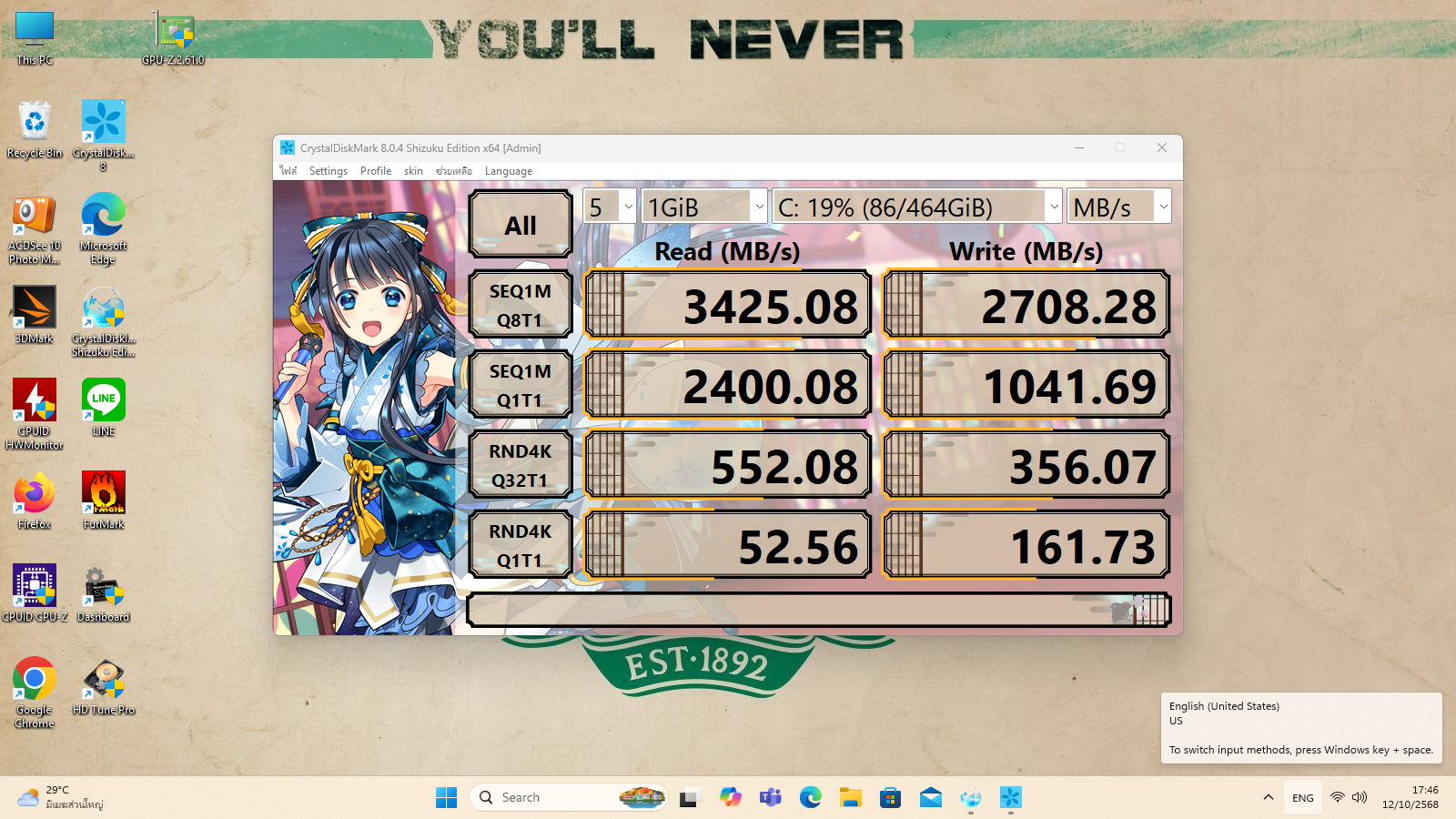Start the SEQ1M Q1T1 test
1456x819 pixels.
(521, 385)
